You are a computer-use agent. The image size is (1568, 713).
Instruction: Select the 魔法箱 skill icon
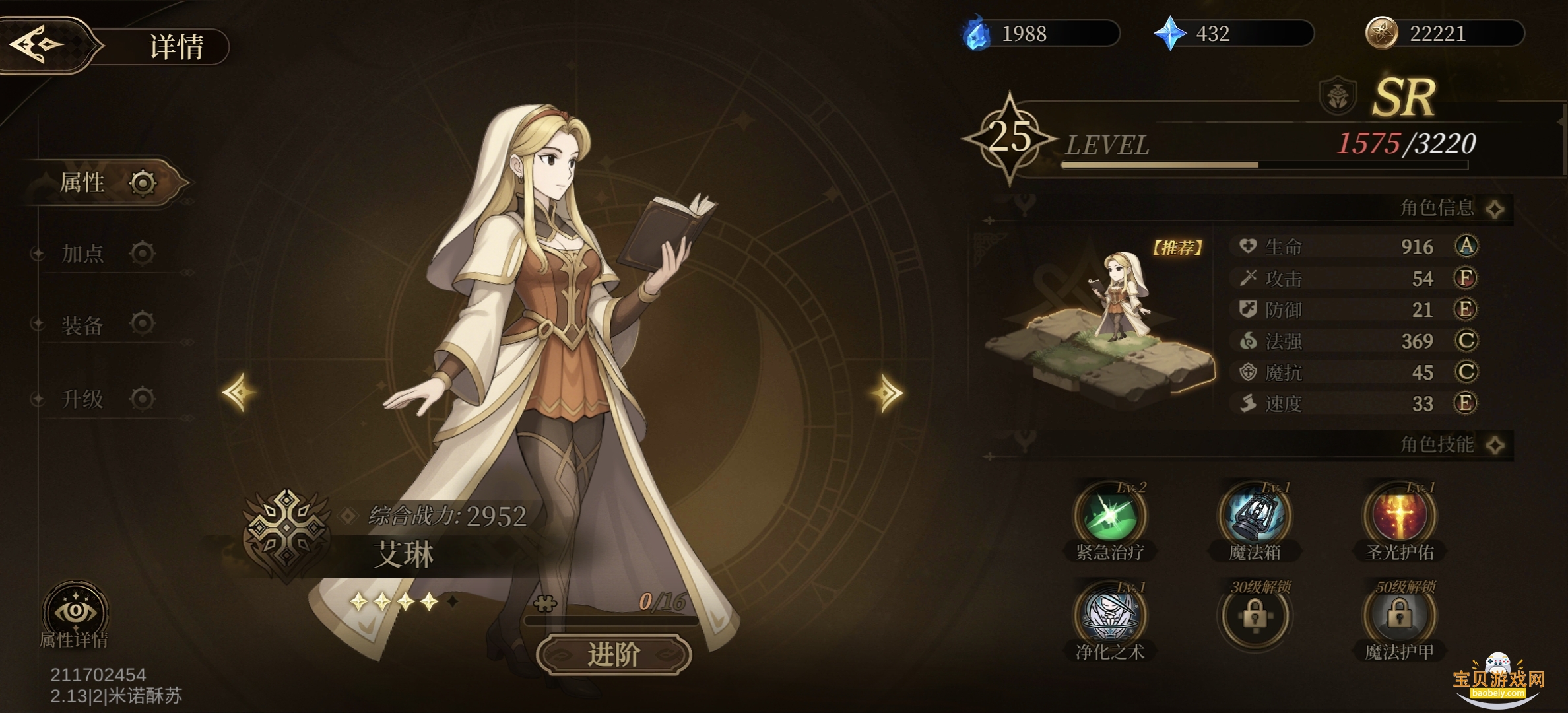1255,516
